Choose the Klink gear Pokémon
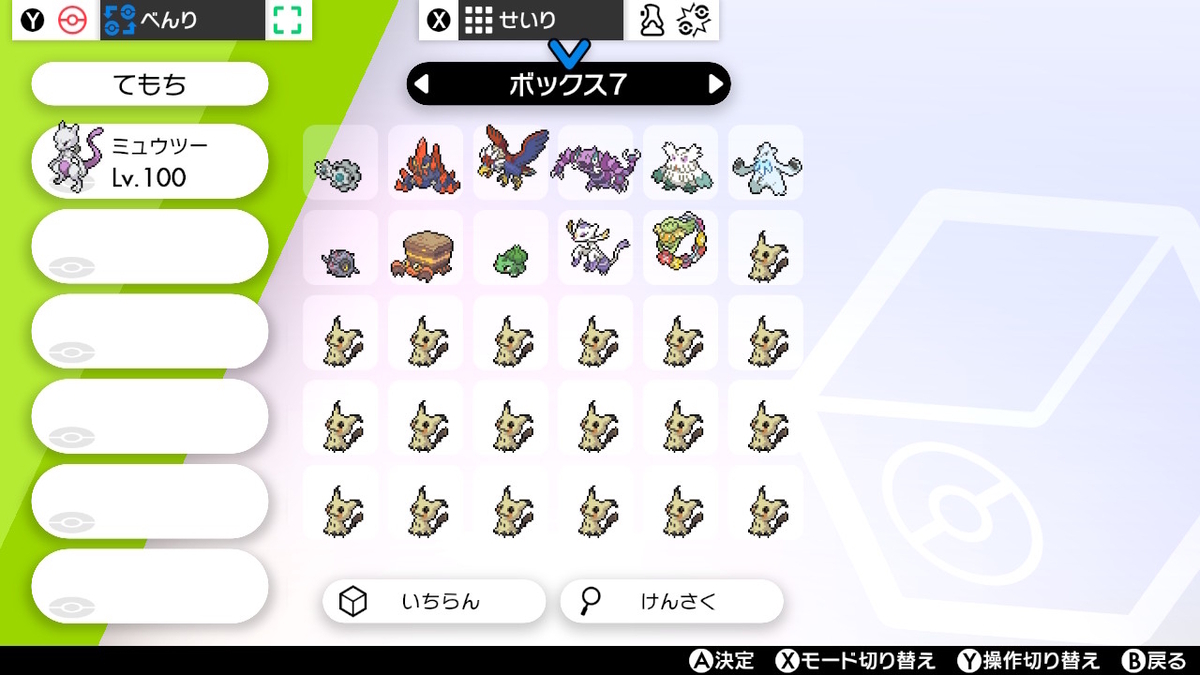 [340, 171]
